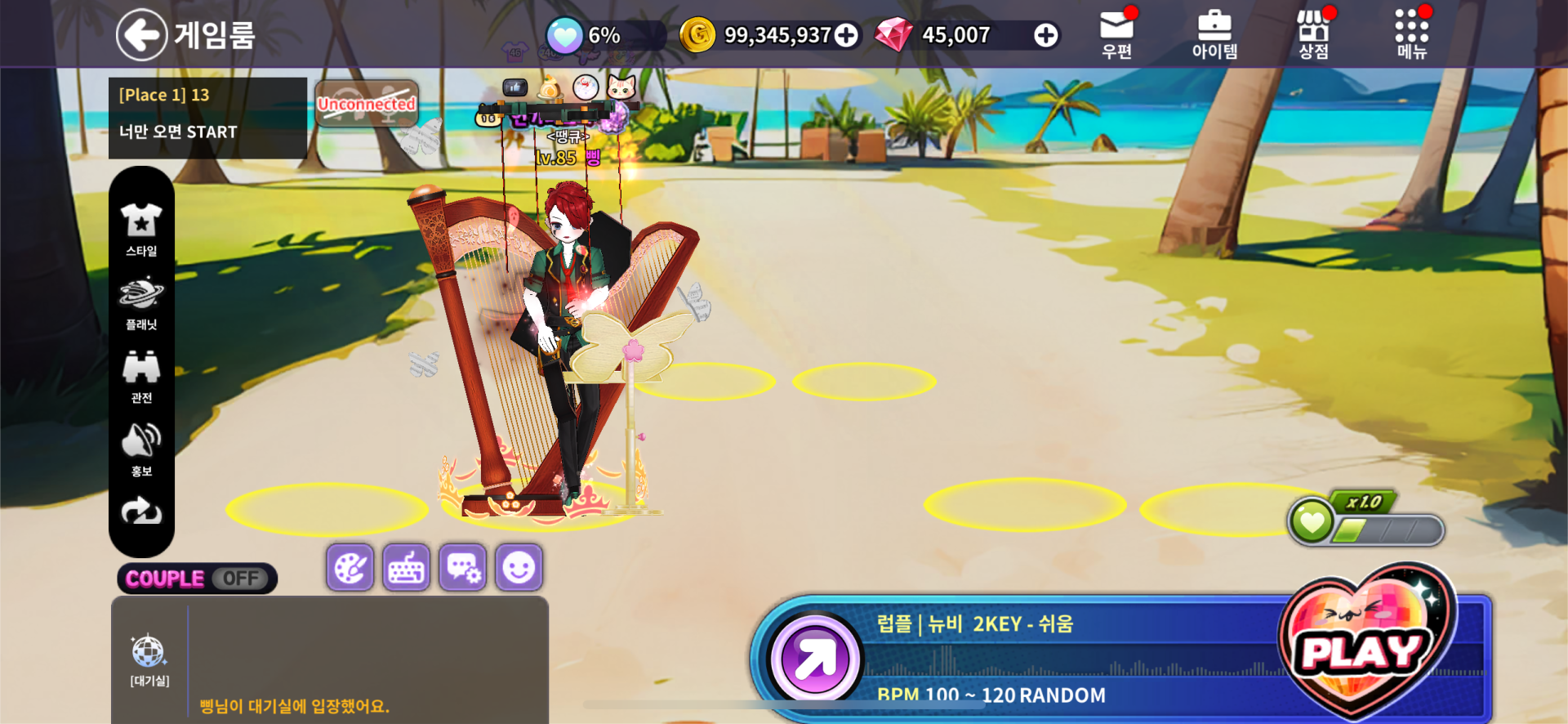The image size is (1568, 724).
Task: Open the 아이템 inventory
Action: point(1214,34)
